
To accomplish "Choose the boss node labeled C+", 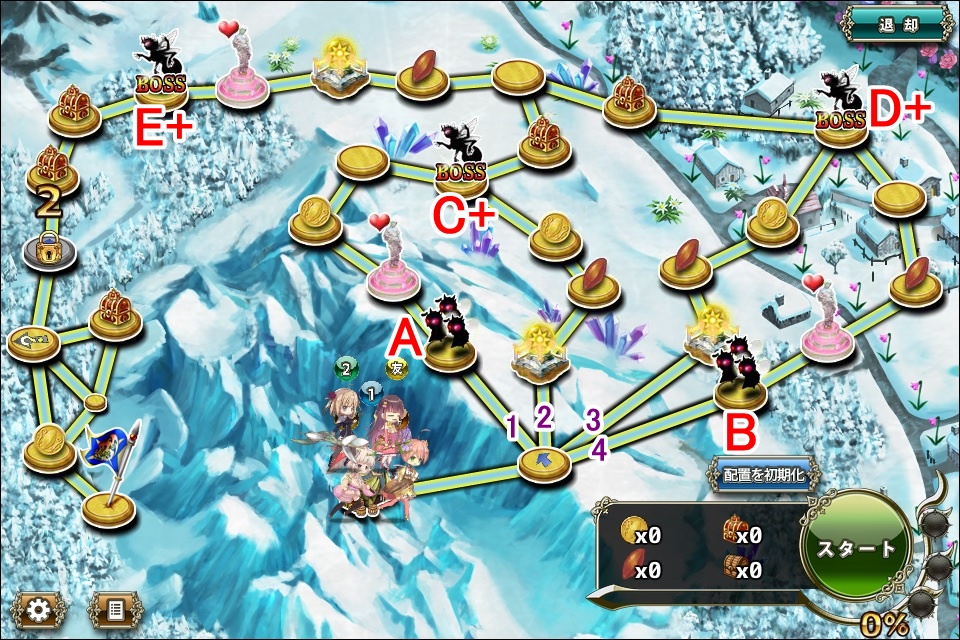I will coord(461,165).
